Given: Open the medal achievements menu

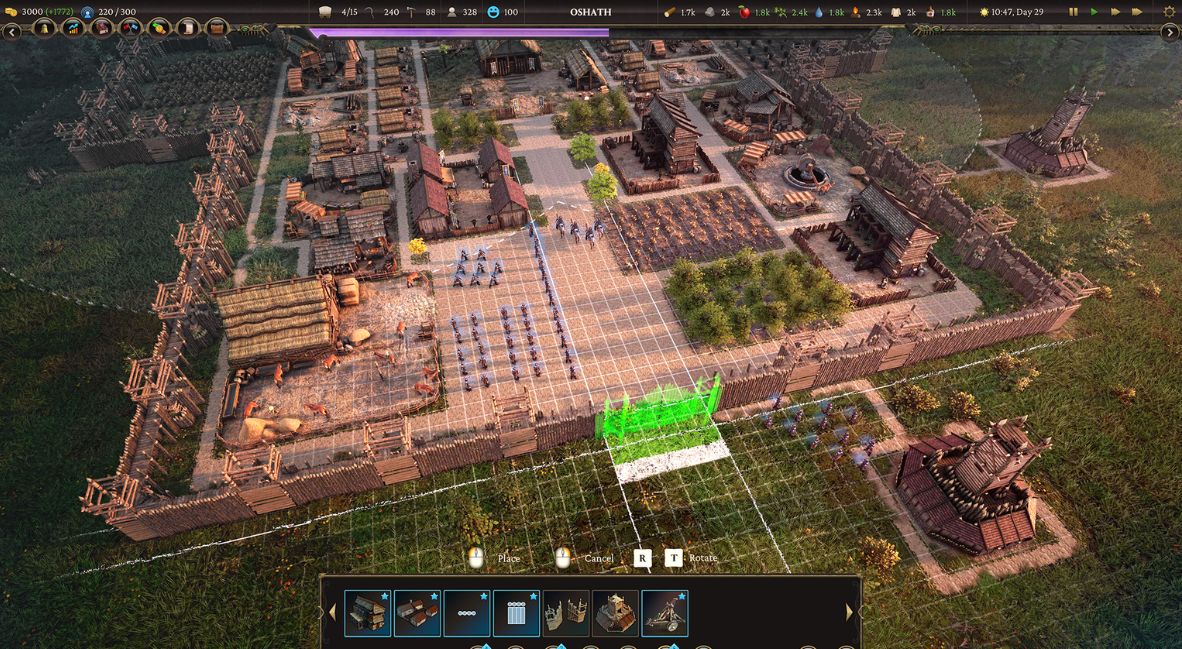Looking at the screenshot, I should (160, 28).
